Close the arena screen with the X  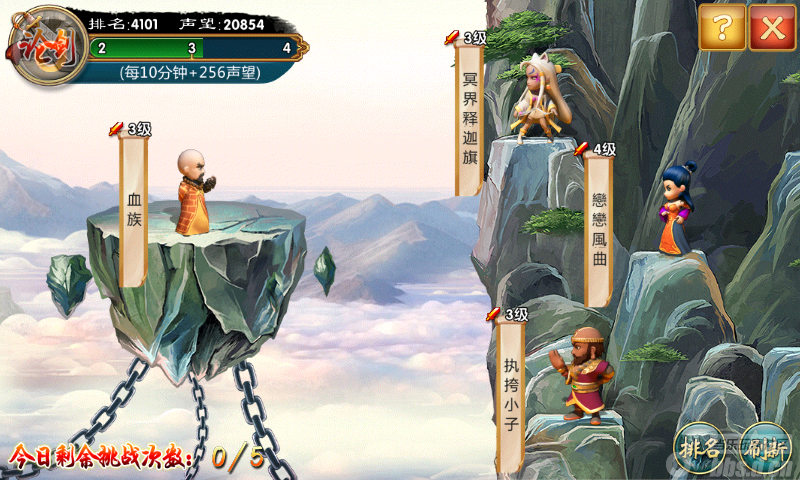pos(772,27)
